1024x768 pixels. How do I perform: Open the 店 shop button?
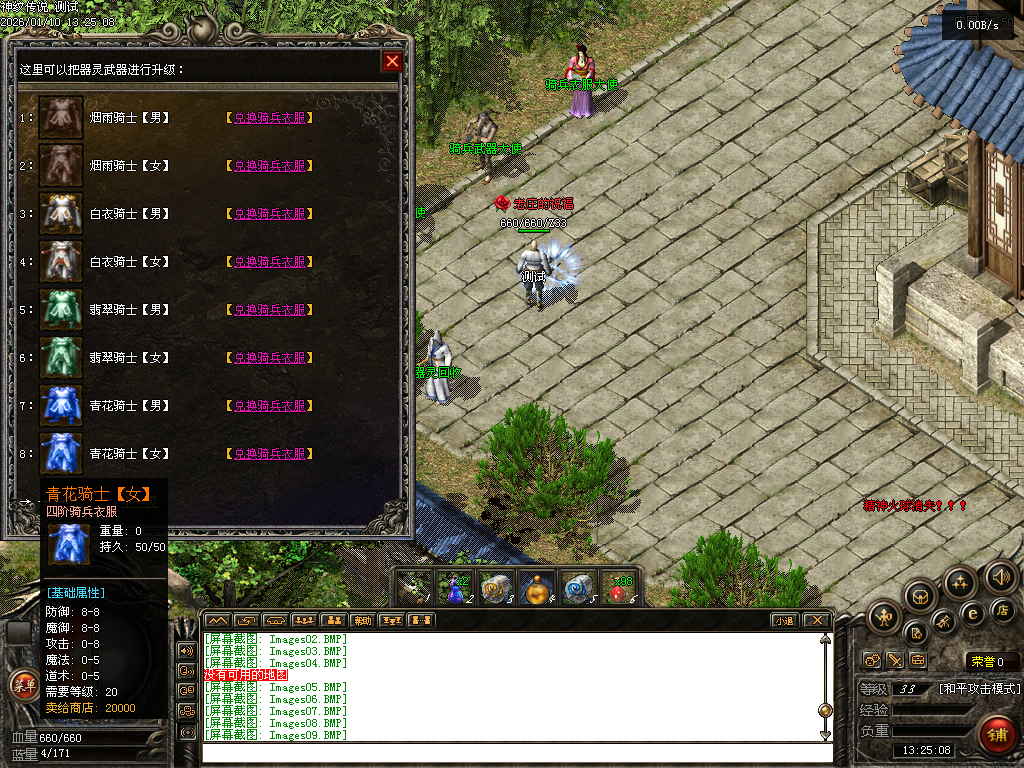(x=1002, y=610)
